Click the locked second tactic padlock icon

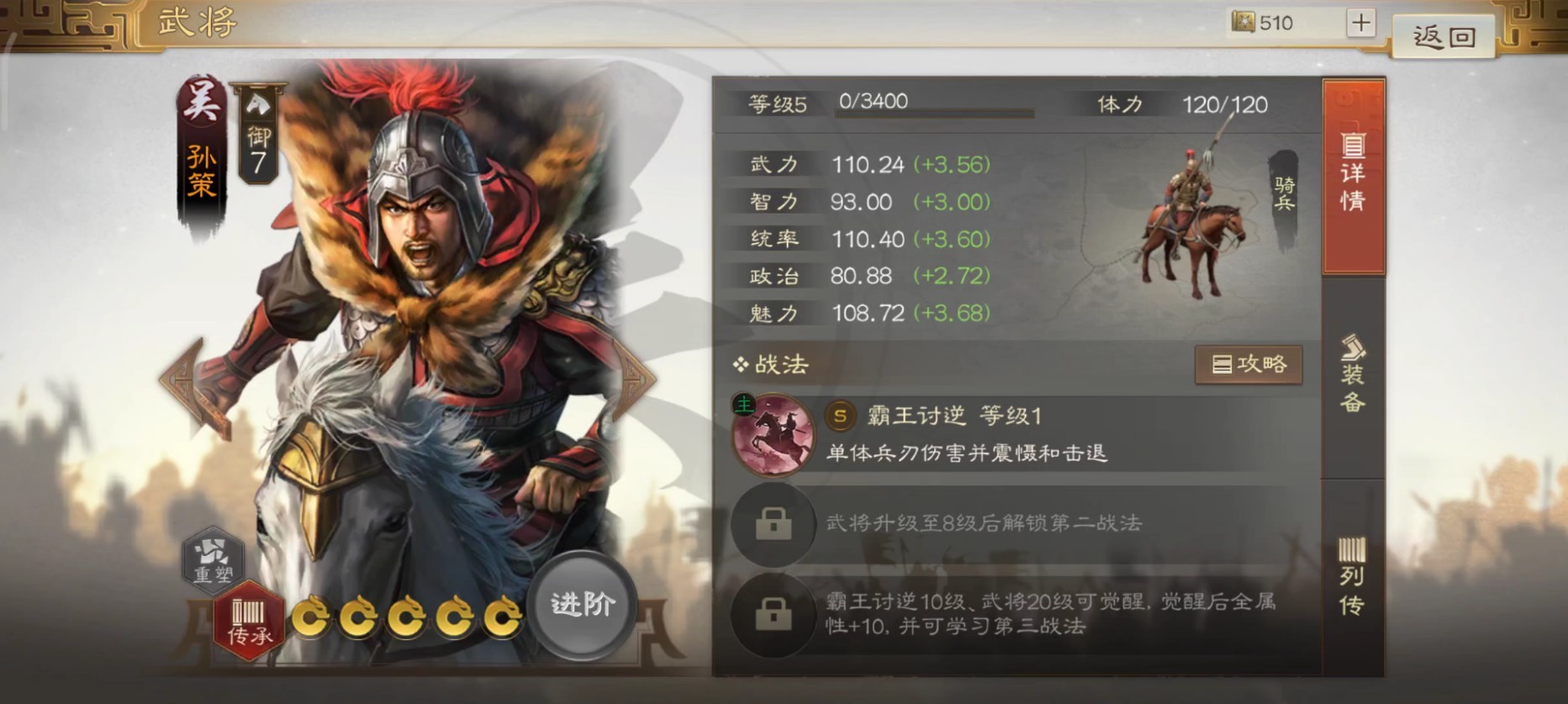click(773, 526)
